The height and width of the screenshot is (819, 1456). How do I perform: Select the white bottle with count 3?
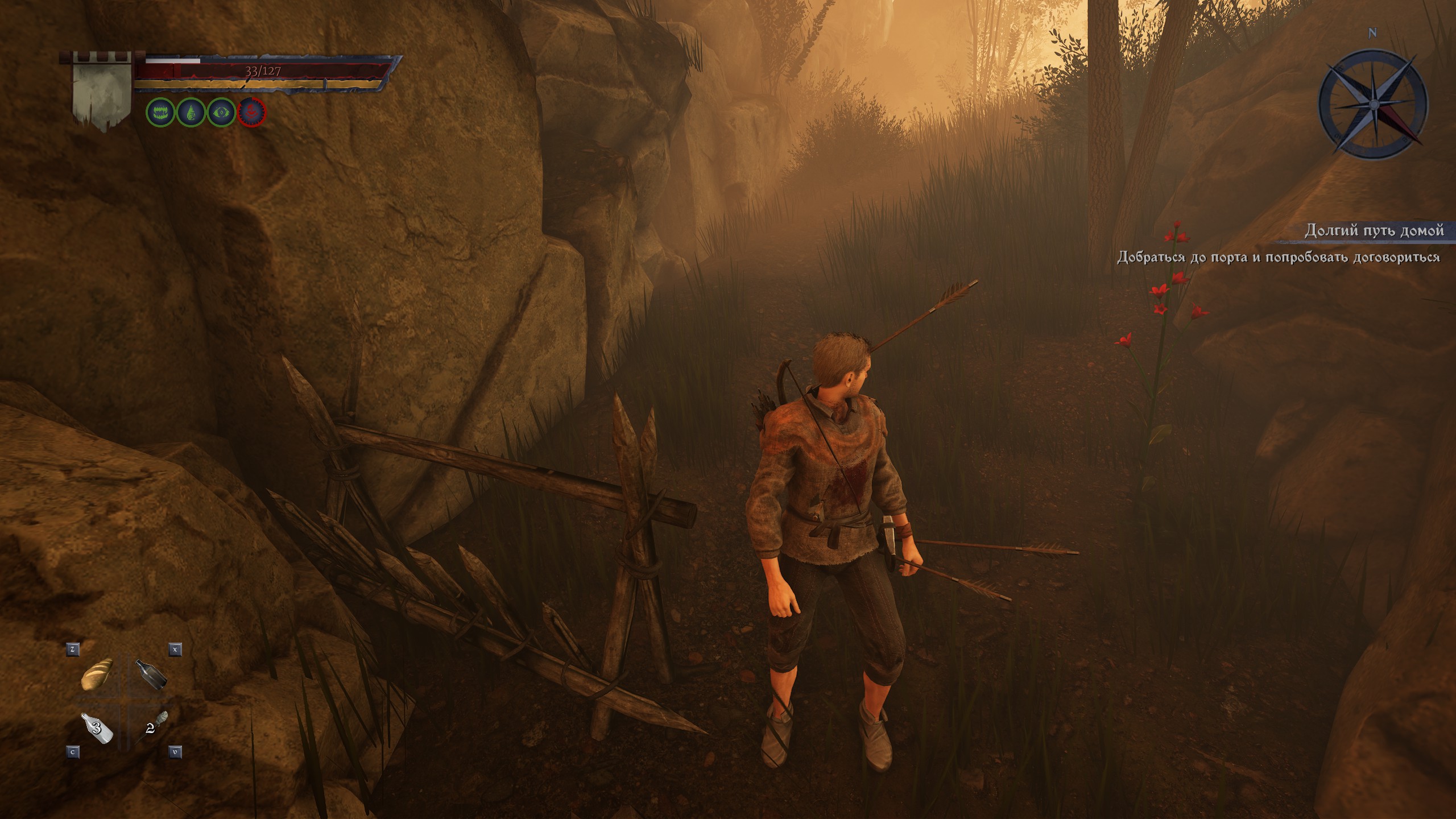coord(98,728)
